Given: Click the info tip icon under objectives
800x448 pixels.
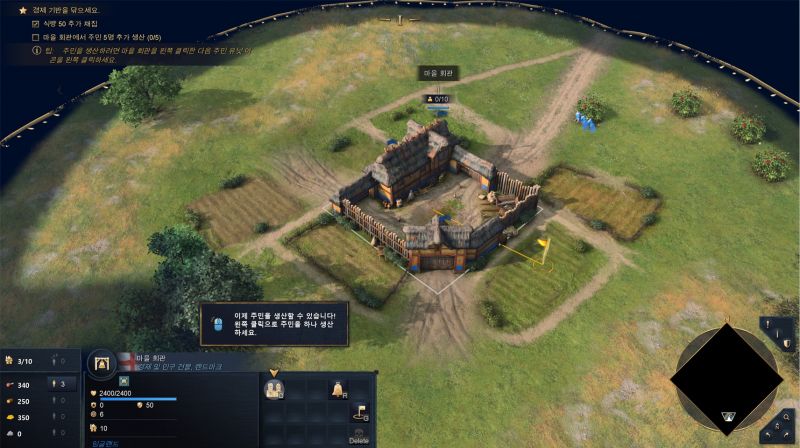Looking at the screenshot, I should 36,49.
